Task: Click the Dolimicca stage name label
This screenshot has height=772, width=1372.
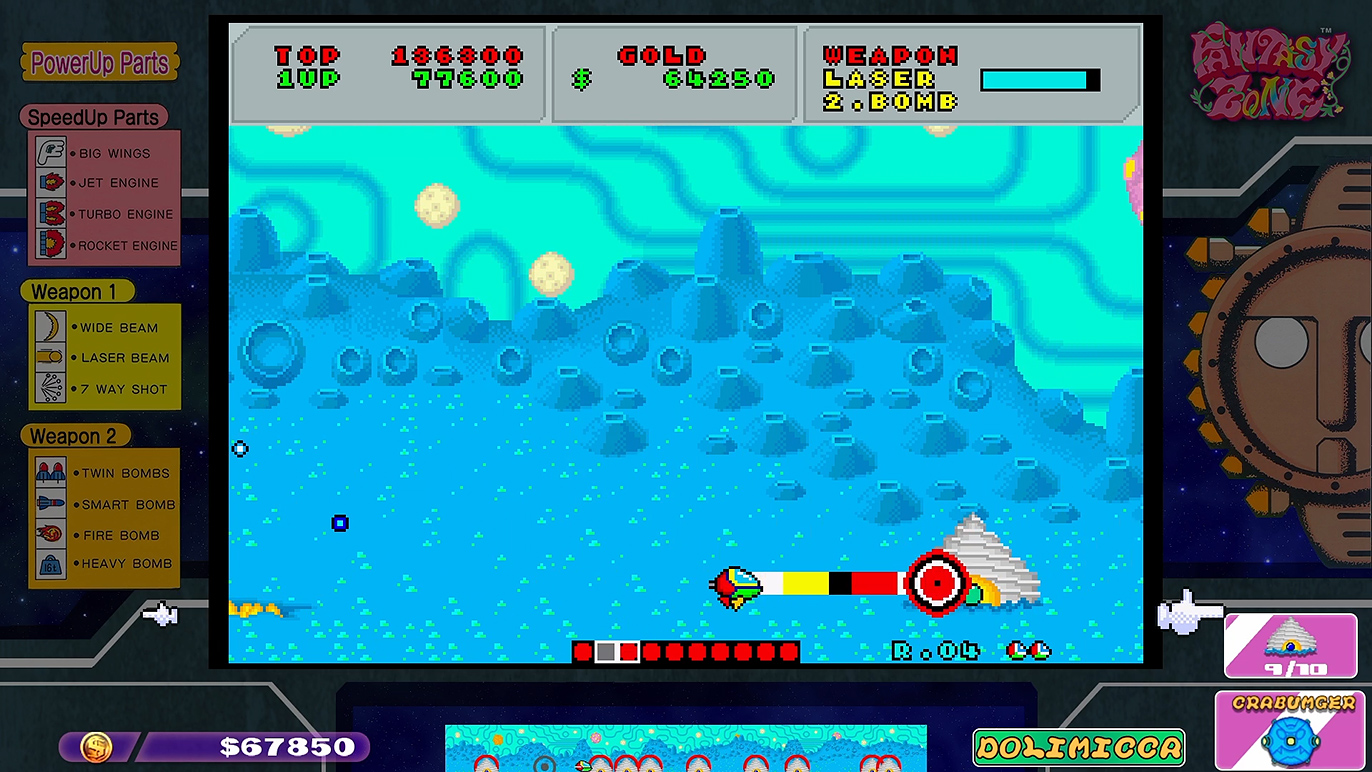Action: coord(1079,747)
